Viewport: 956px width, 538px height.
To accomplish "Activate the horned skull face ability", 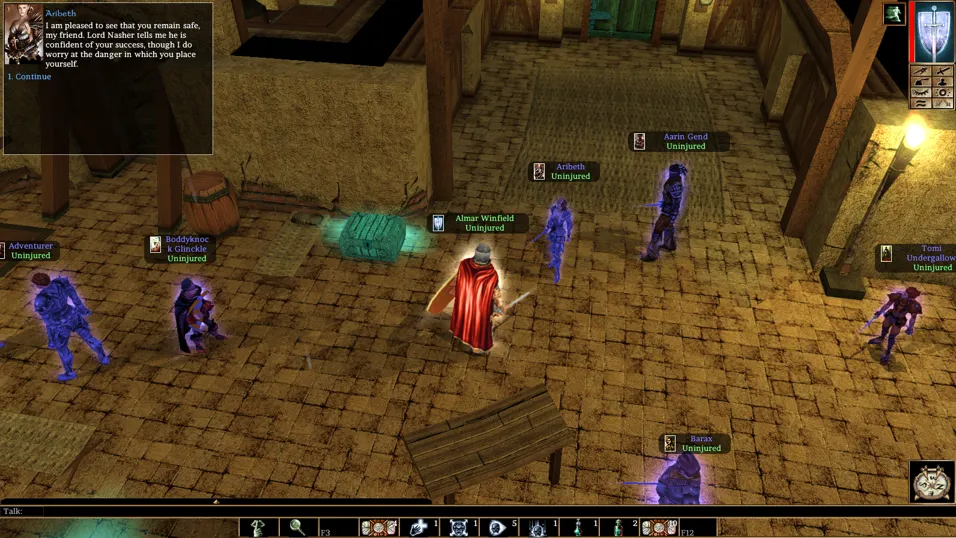I will click(x=459, y=527).
